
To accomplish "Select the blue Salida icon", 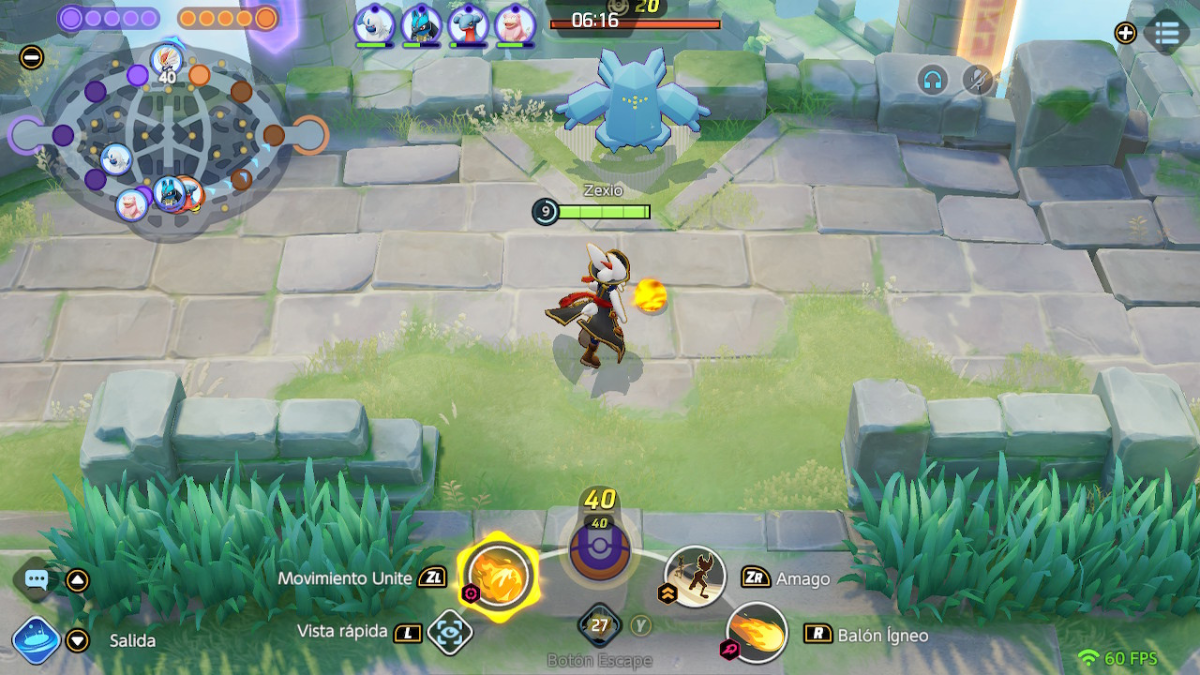I will 34,640.
